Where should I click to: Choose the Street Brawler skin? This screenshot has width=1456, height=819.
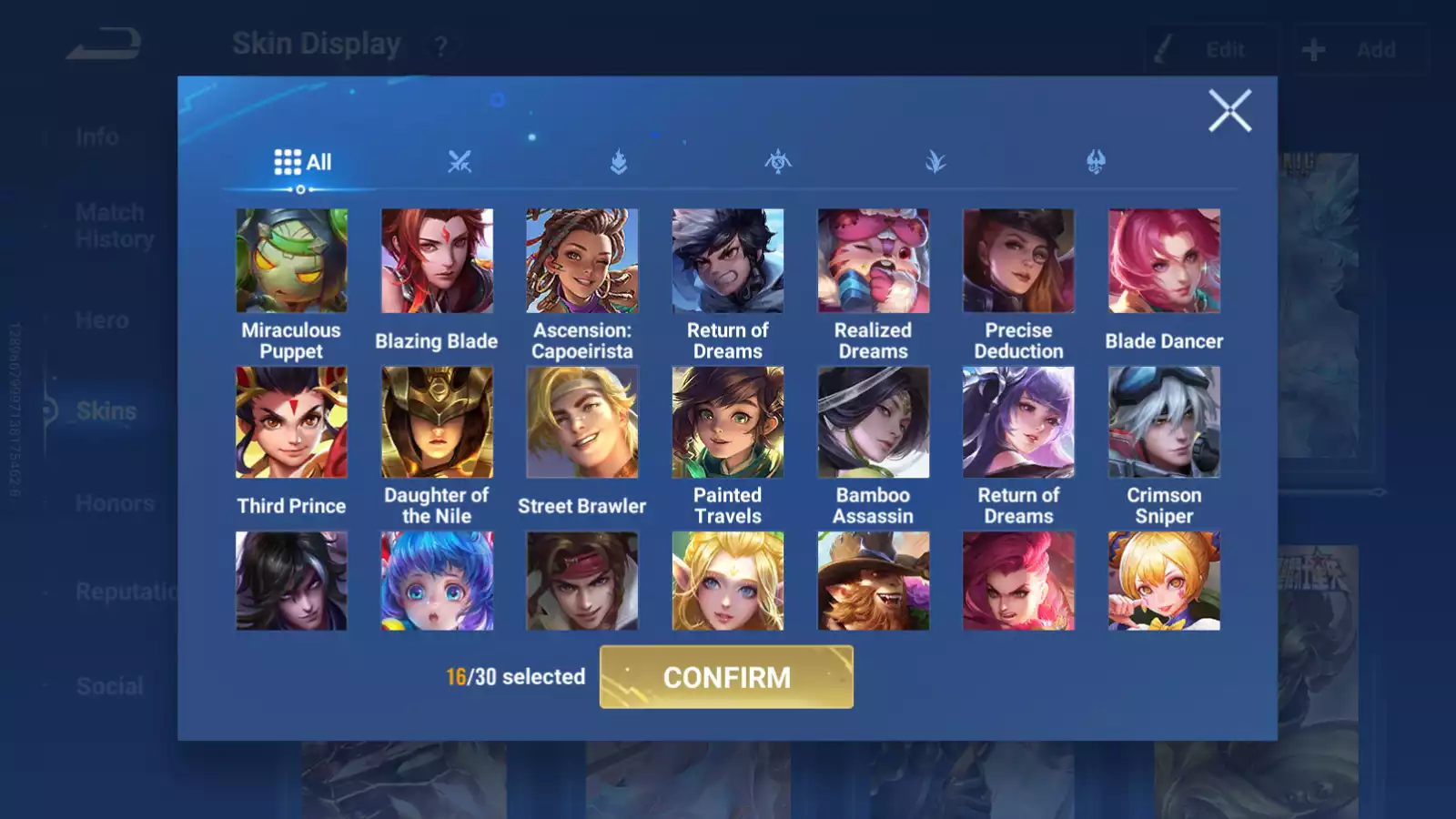tap(582, 422)
